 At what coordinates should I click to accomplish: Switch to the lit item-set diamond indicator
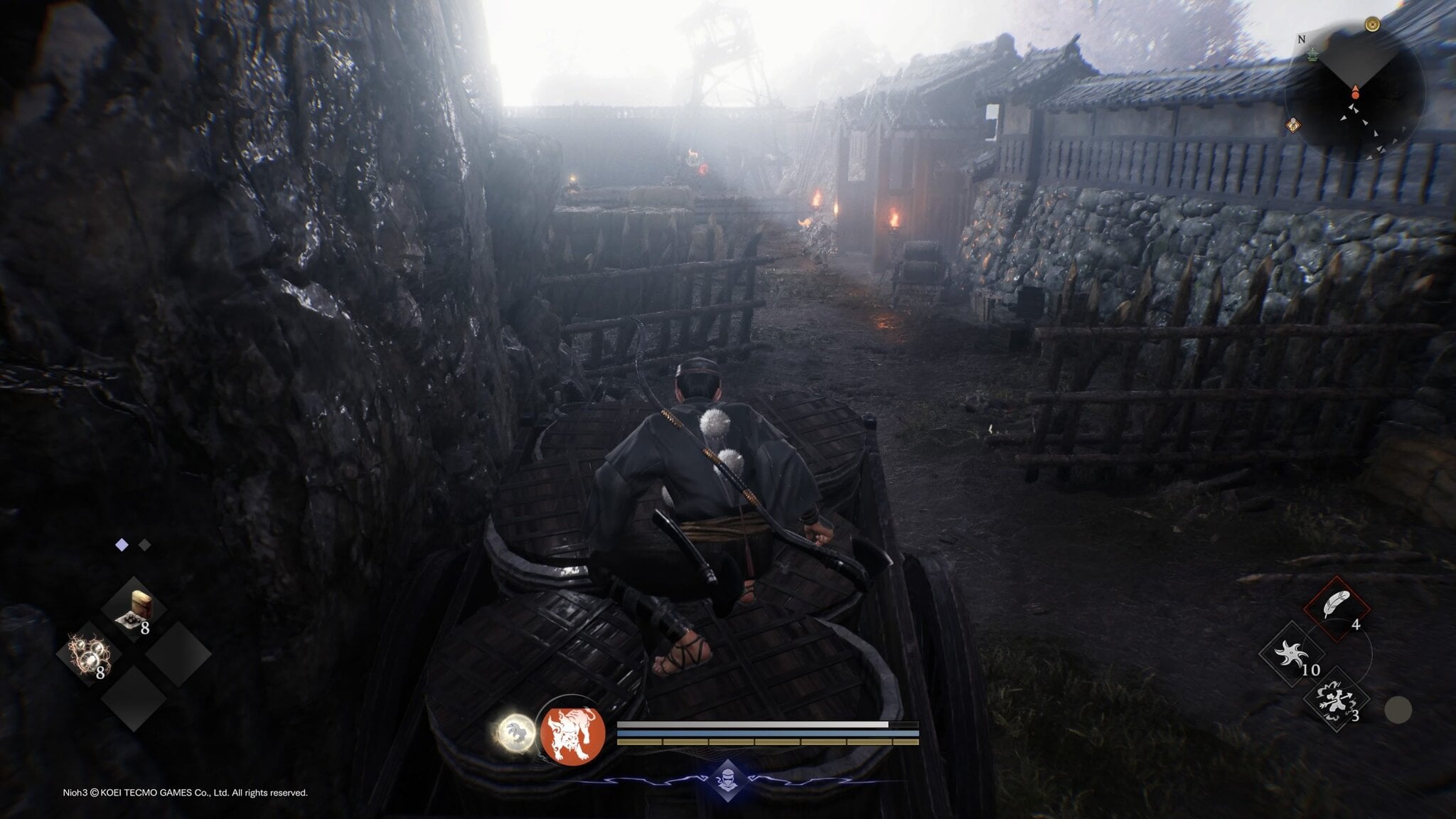point(122,545)
